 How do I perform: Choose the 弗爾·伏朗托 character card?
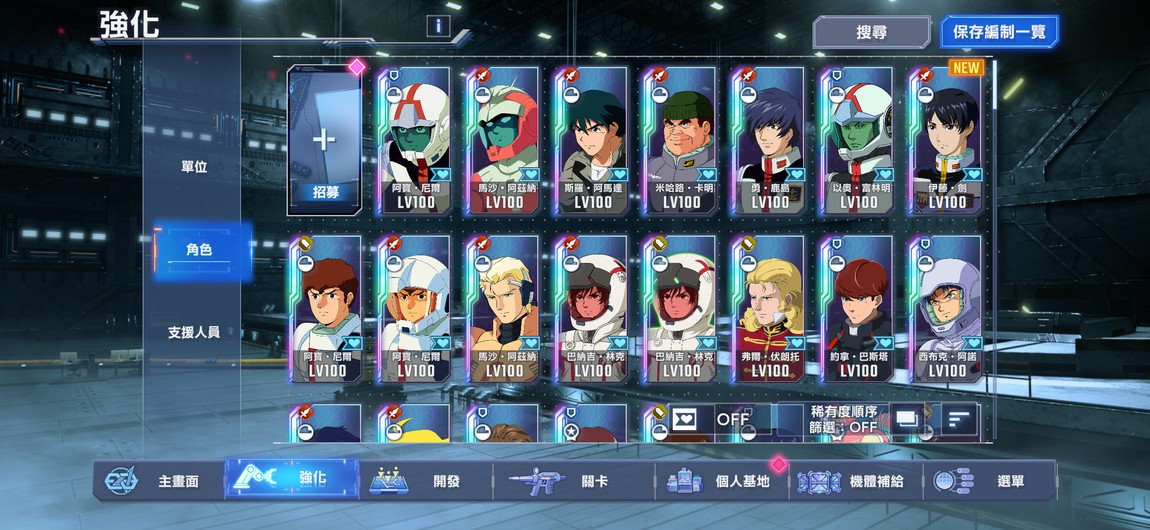coord(769,308)
